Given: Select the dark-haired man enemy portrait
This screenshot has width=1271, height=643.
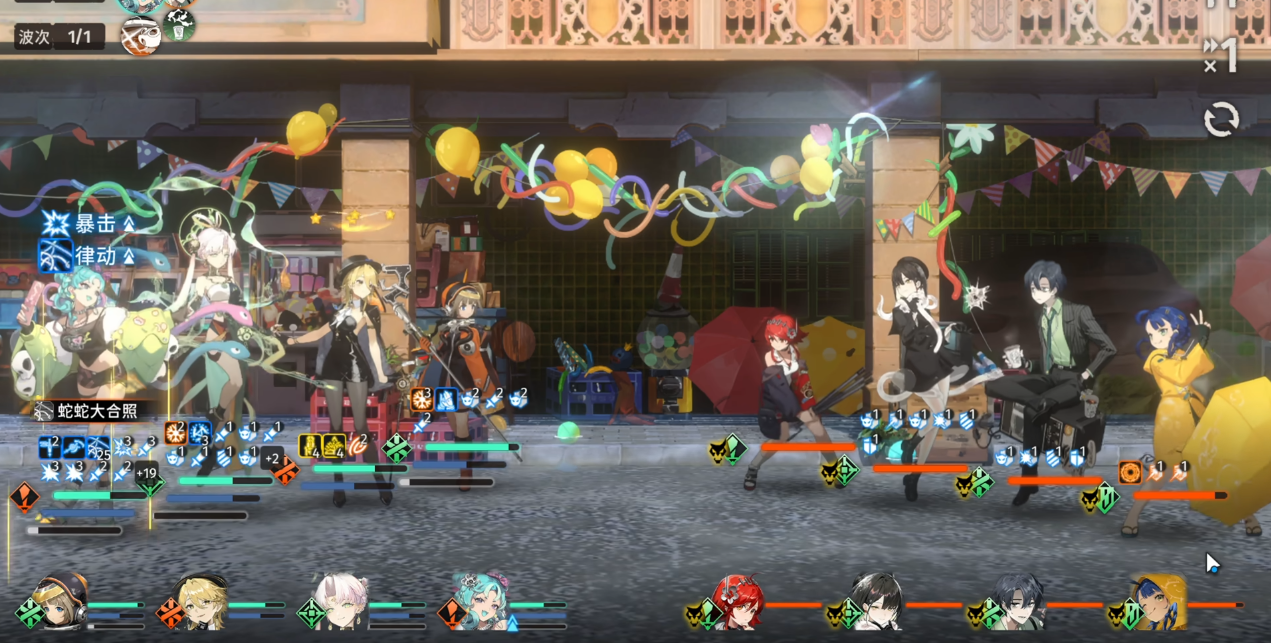Looking at the screenshot, I should pos(1018,602).
